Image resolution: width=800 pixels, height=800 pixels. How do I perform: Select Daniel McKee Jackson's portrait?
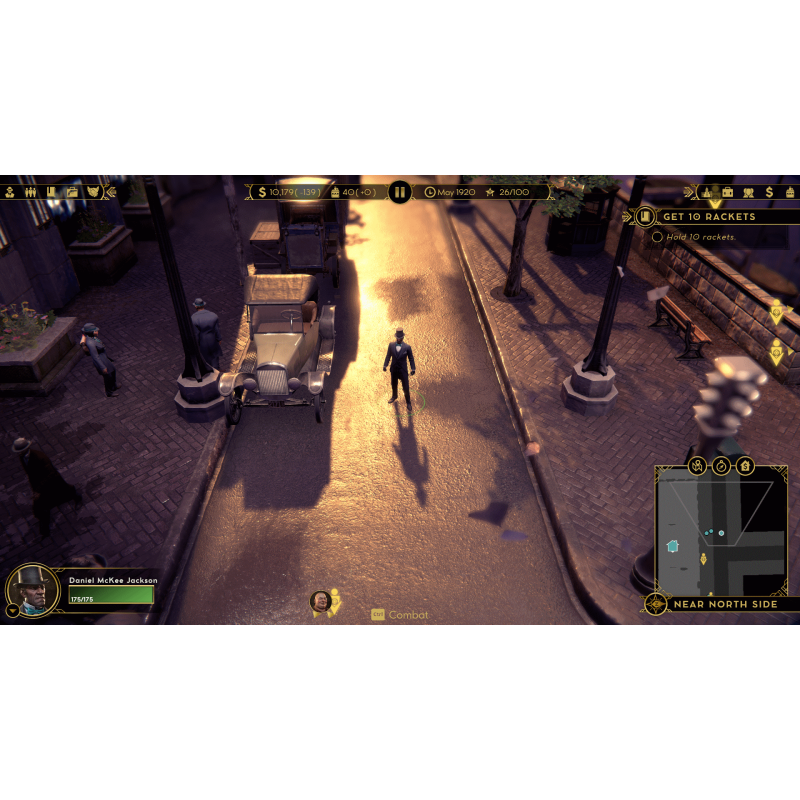33,590
